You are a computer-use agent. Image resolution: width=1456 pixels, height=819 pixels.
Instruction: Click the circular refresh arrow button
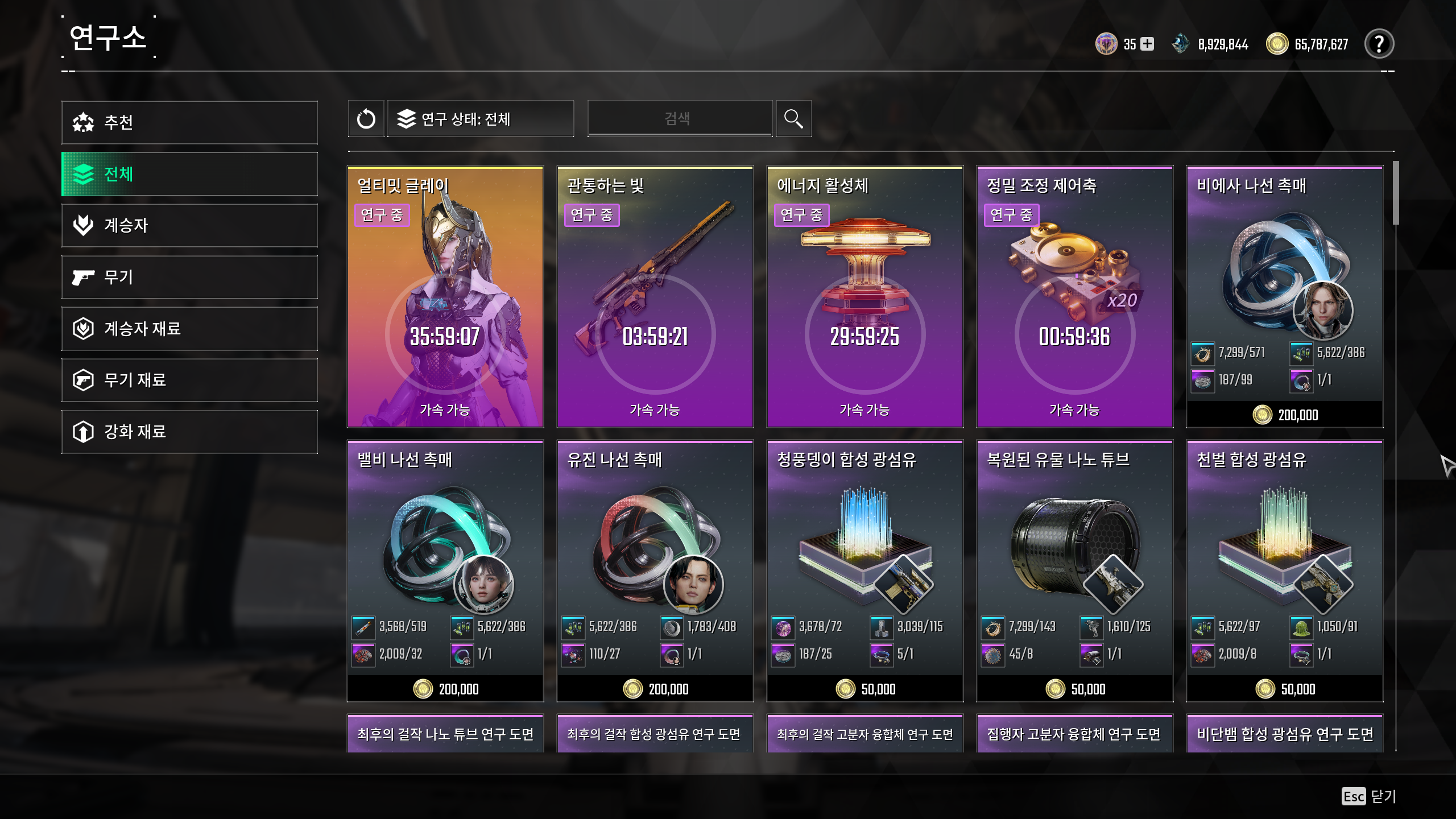(x=366, y=119)
